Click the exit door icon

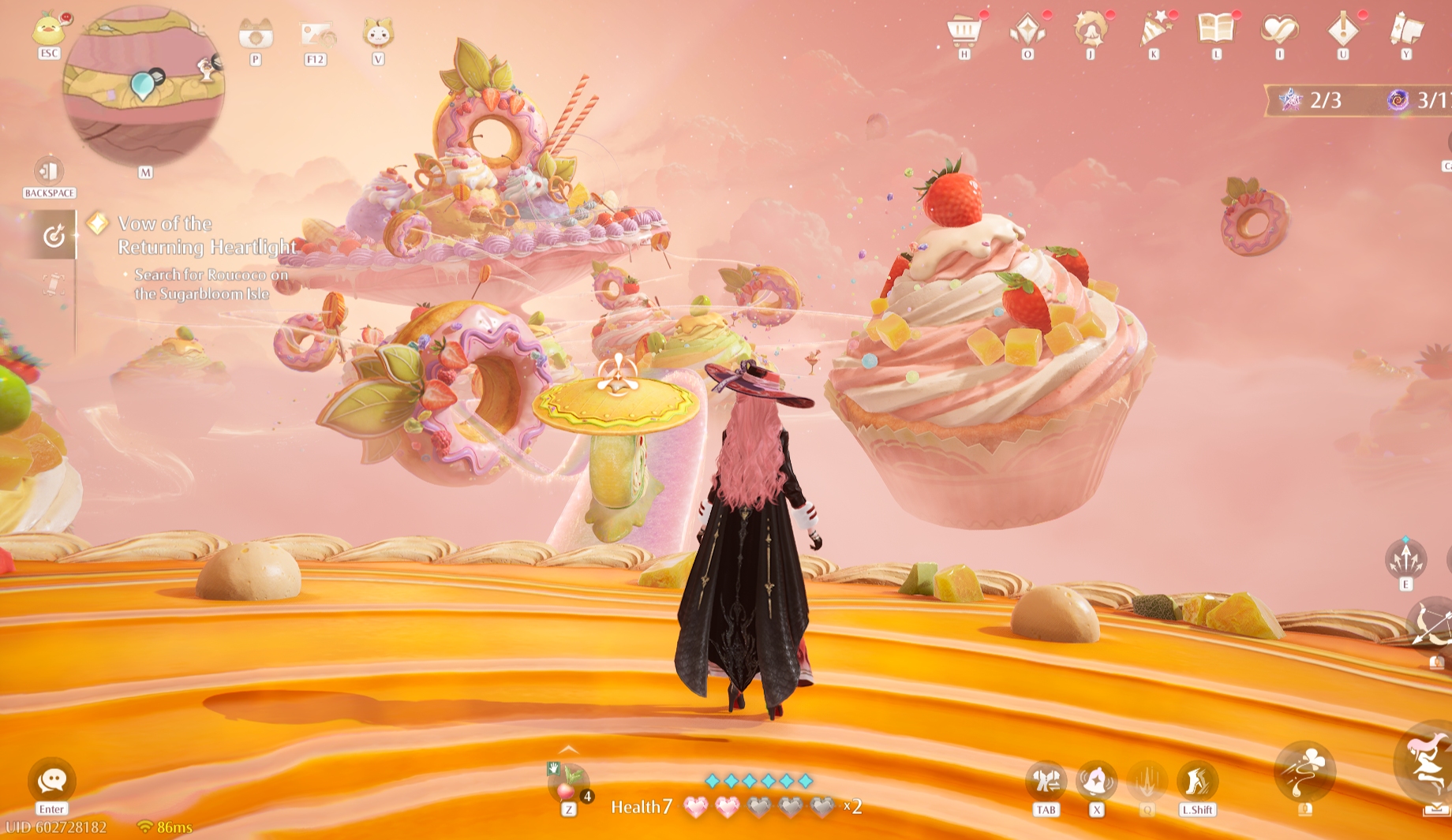[49, 171]
